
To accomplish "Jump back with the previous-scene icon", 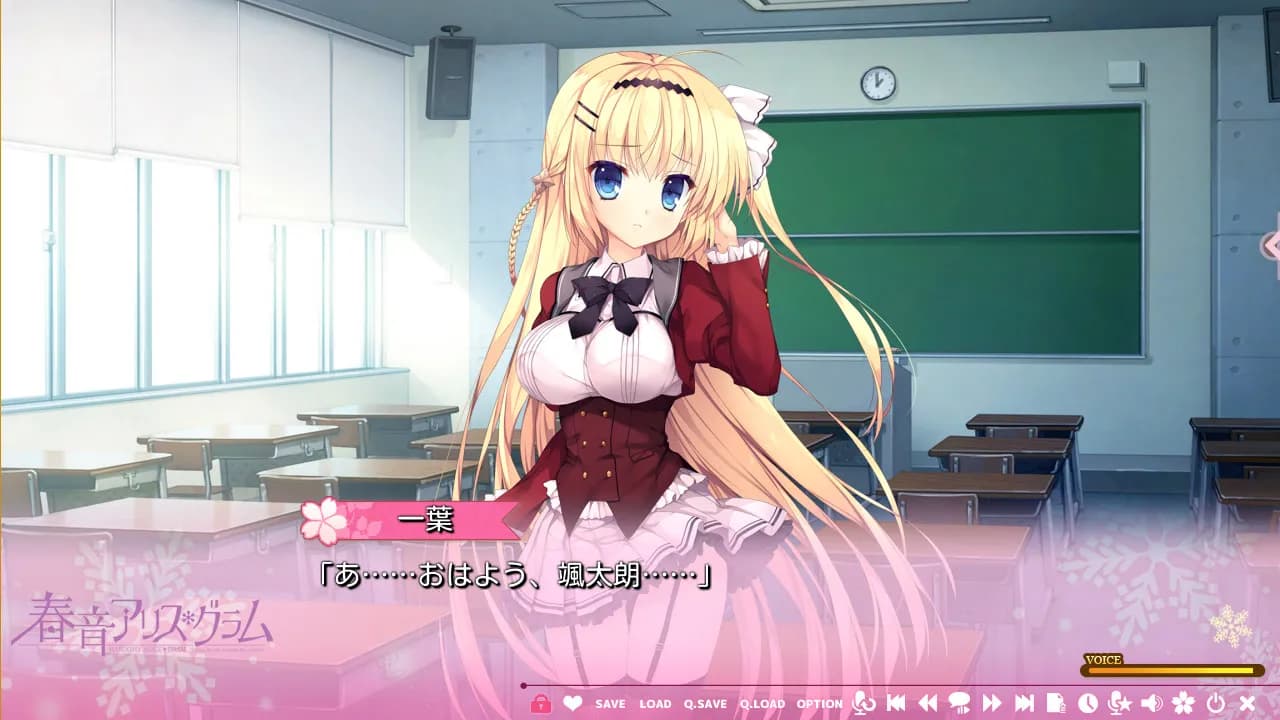I will point(895,703).
